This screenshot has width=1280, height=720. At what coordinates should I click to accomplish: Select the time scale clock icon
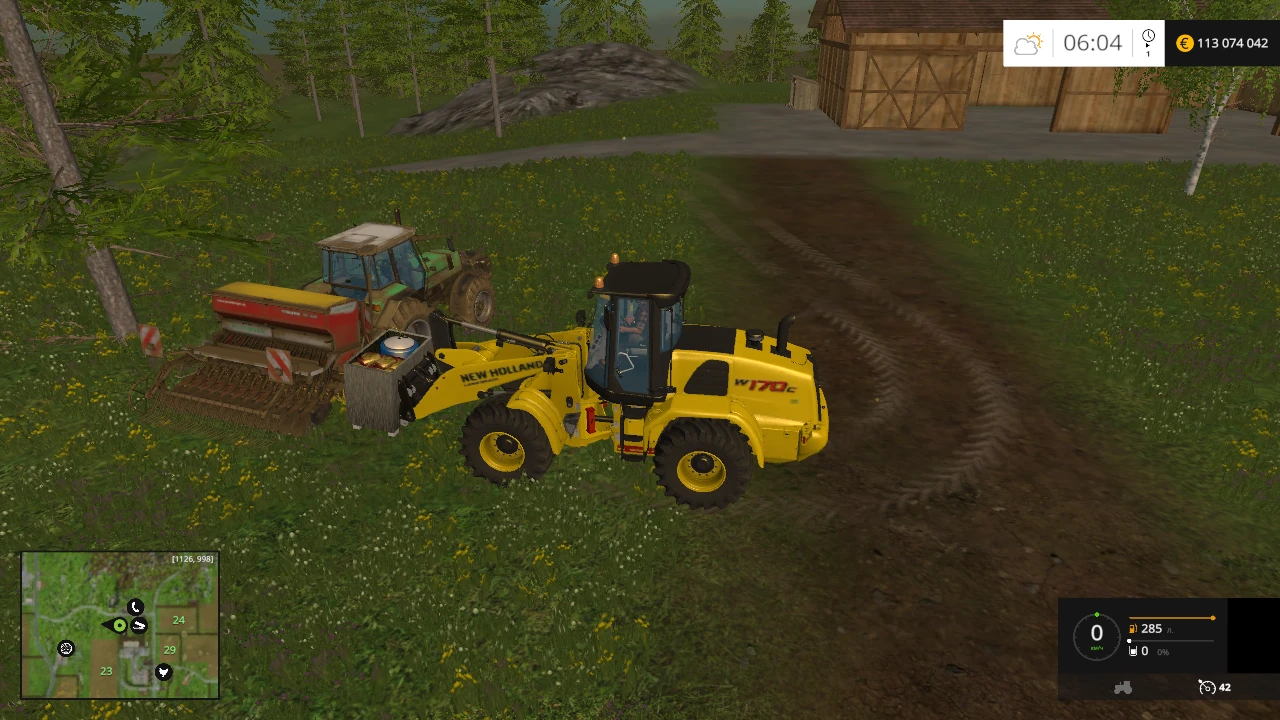[1147, 36]
